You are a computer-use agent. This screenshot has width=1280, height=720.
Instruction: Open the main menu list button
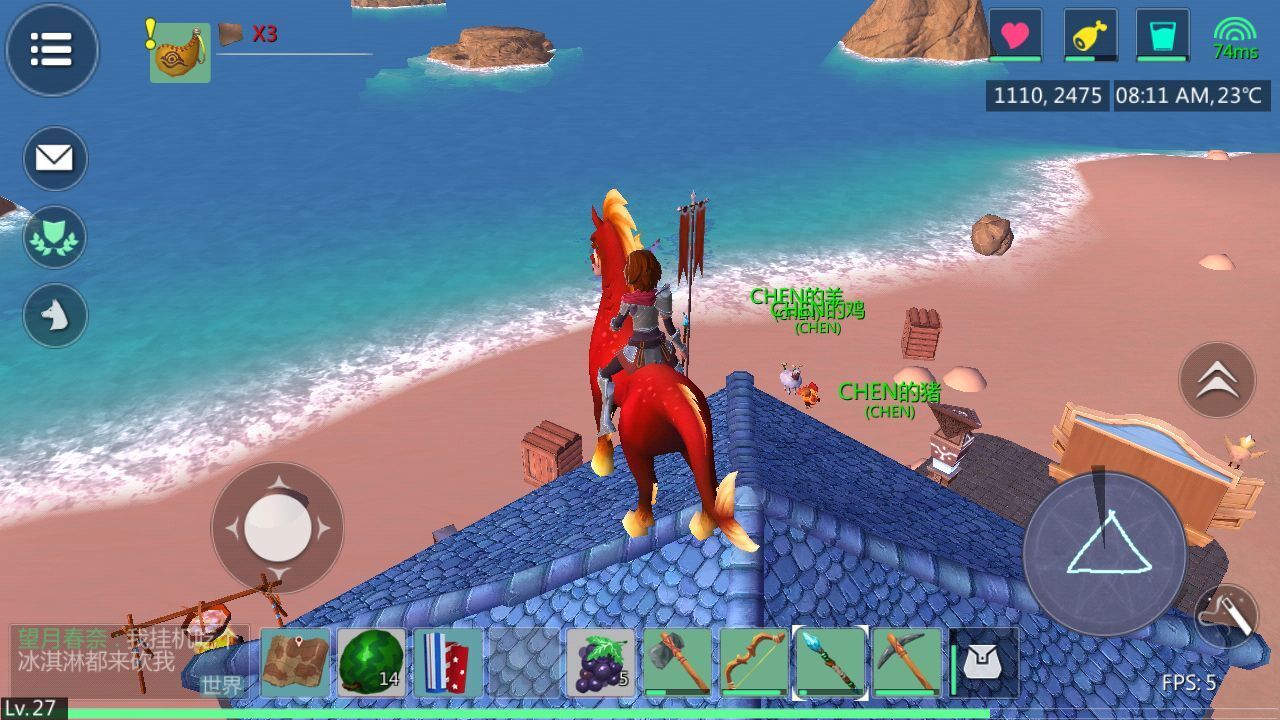click(52, 49)
